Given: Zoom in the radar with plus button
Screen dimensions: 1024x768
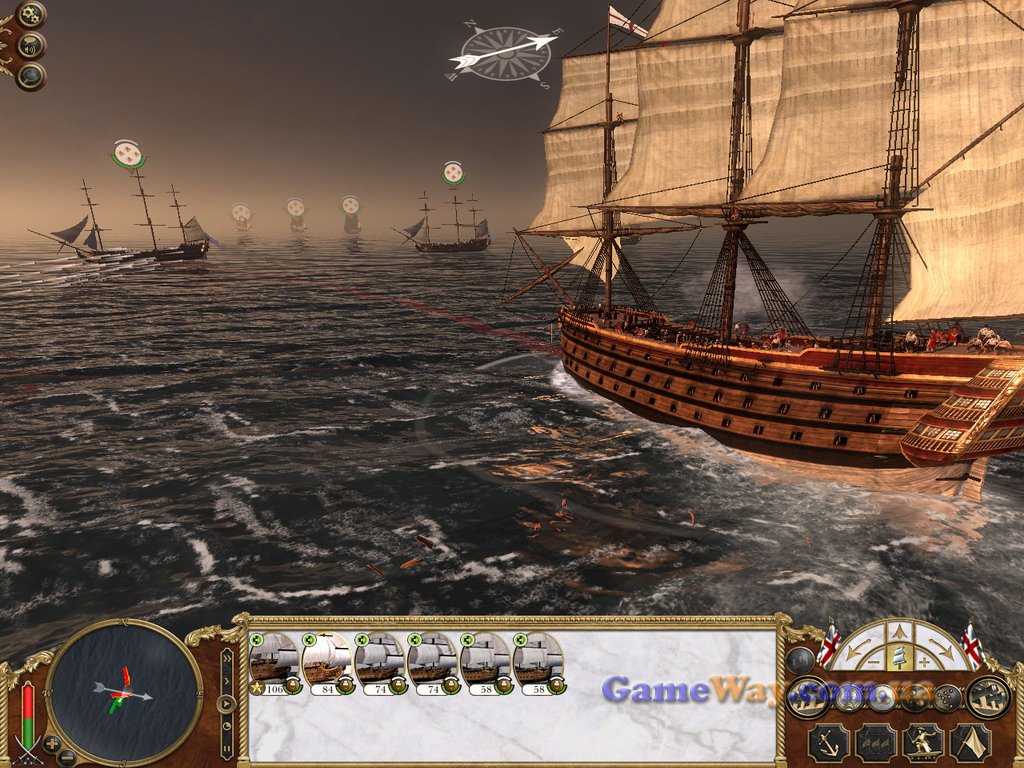Looking at the screenshot, I should click(51, 744).
